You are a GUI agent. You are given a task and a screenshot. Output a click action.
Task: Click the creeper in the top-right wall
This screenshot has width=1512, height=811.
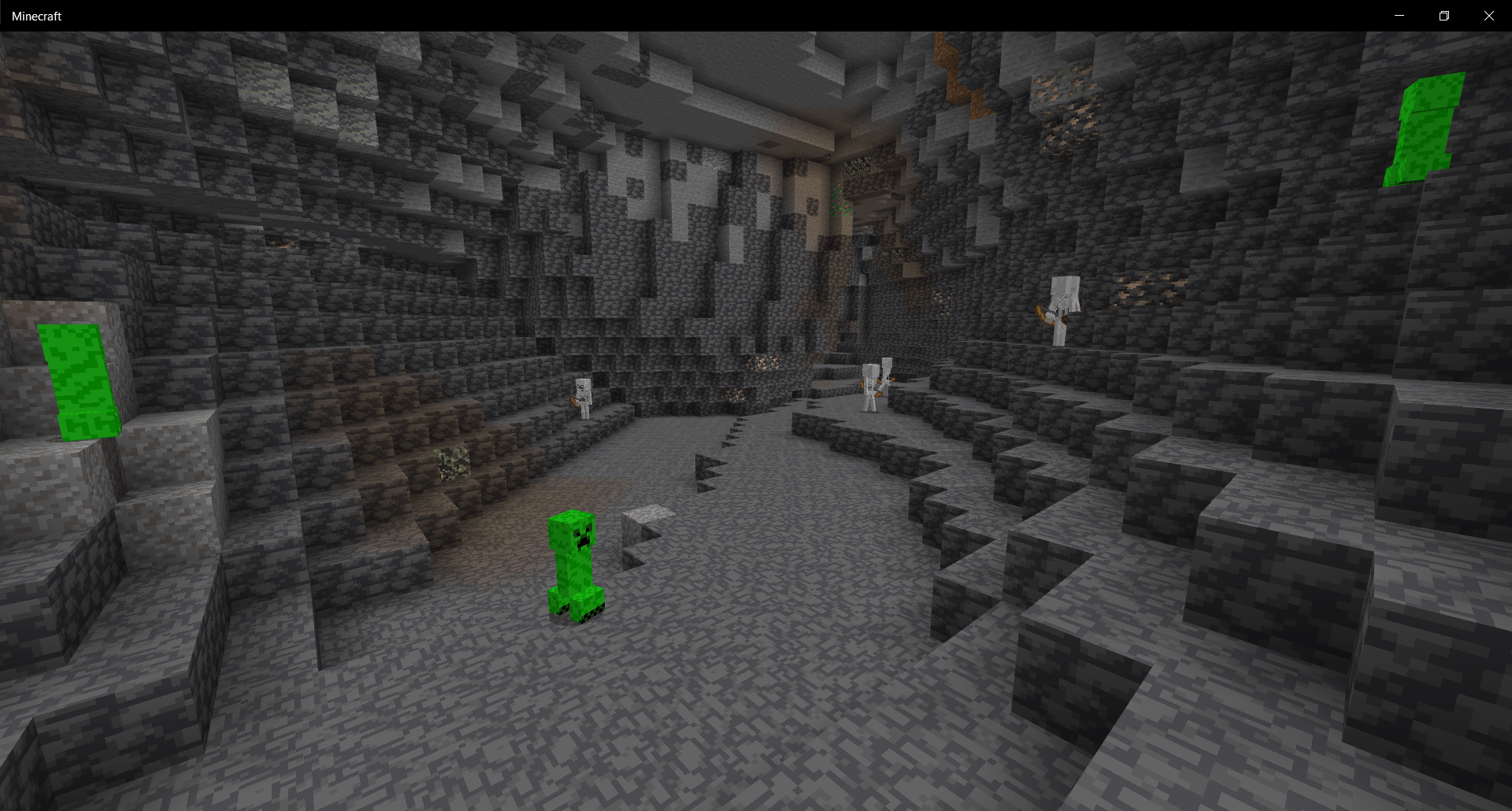[x=1425, y=130]
